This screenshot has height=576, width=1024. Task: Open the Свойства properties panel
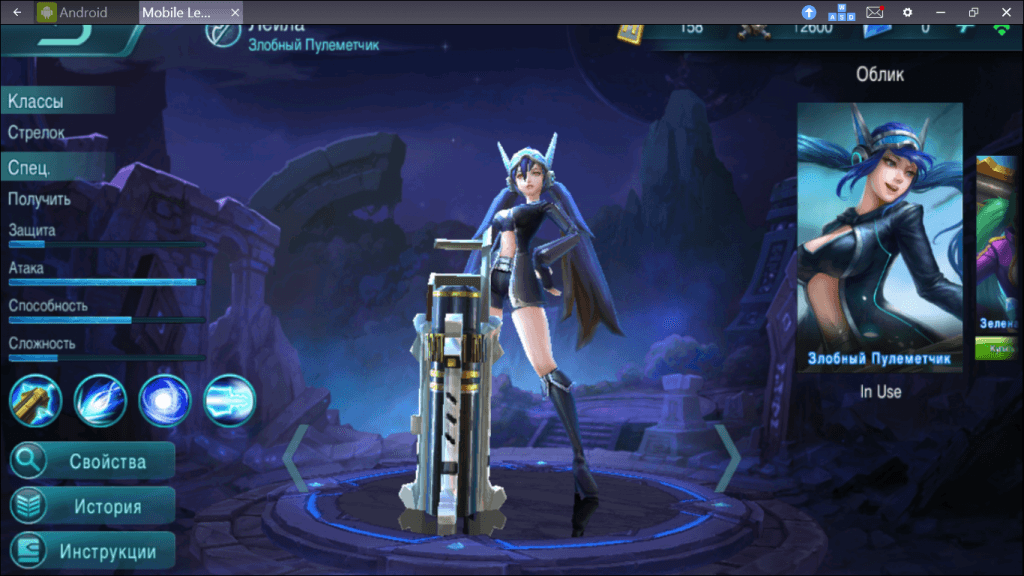coord(93,461)
